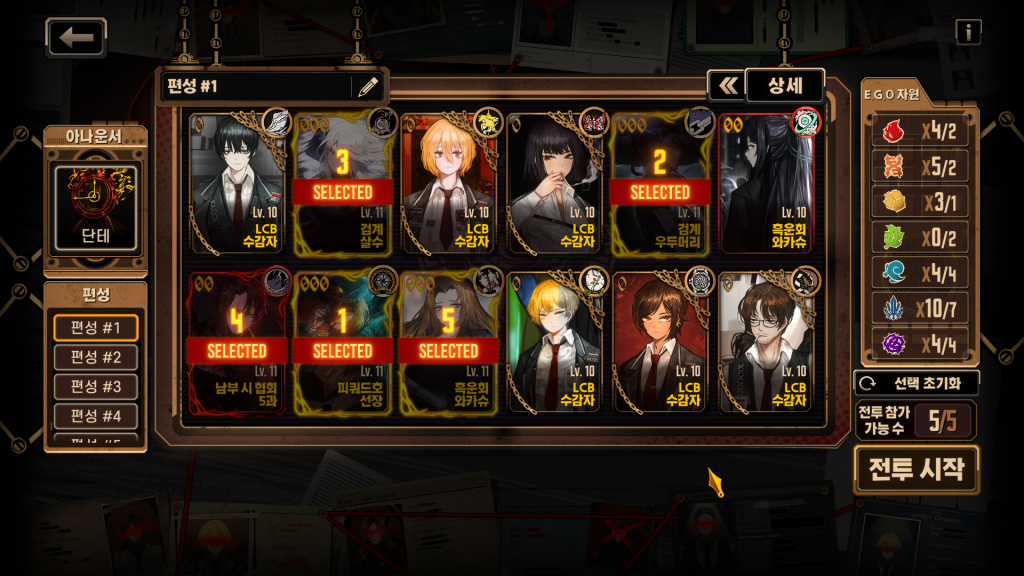Edit the formation name with the pencil
Screen dimensions: 1024x576
tap(367, 86)
